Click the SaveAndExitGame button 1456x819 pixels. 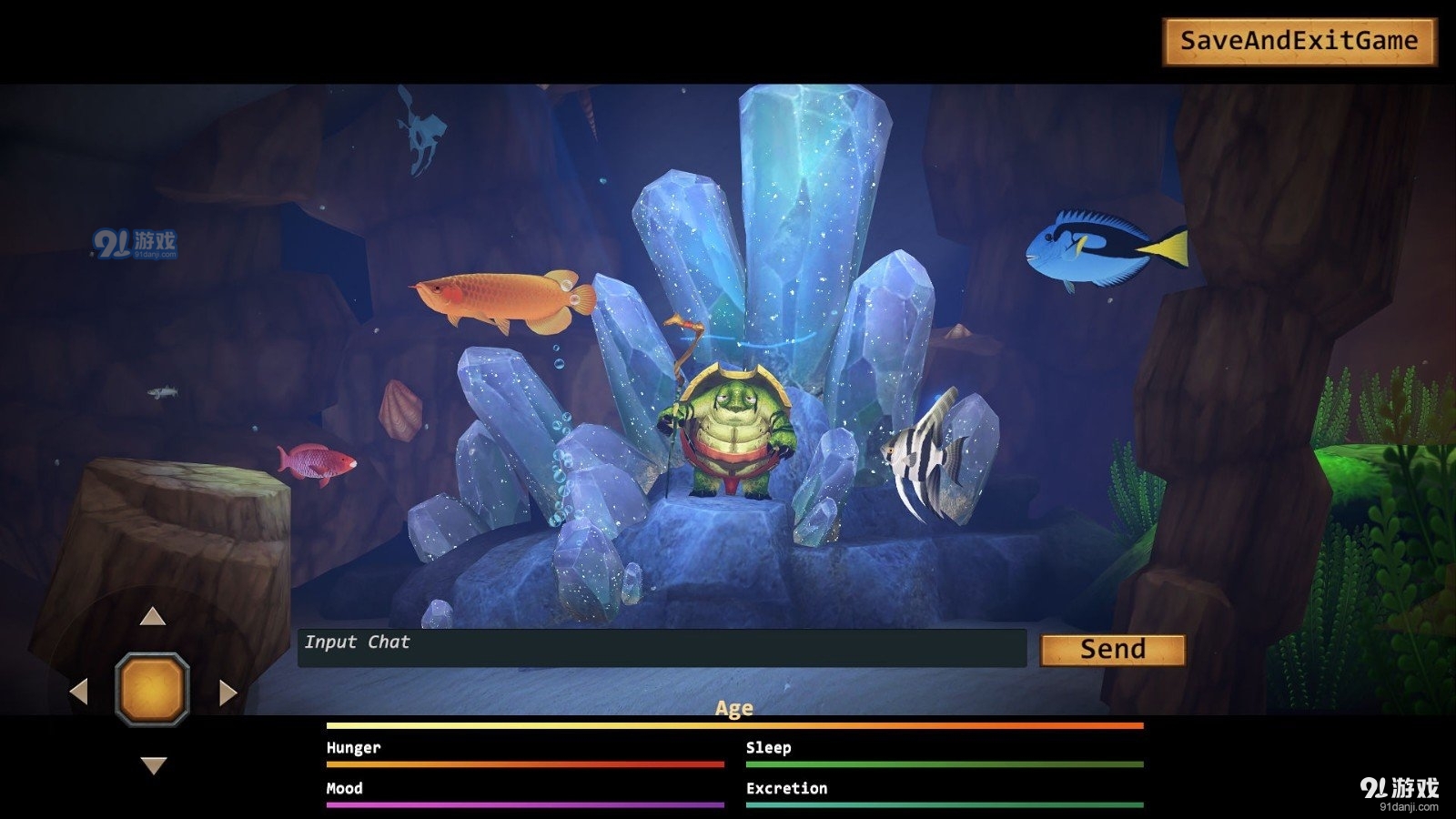tap(1299, 42)
